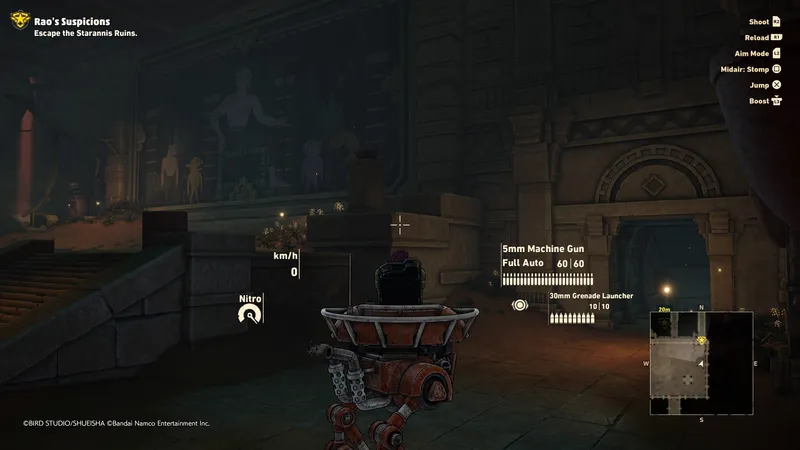Open the Rao's Suspicions quest tracker
The height and width of the screenshot is (450, 800).
70,21
